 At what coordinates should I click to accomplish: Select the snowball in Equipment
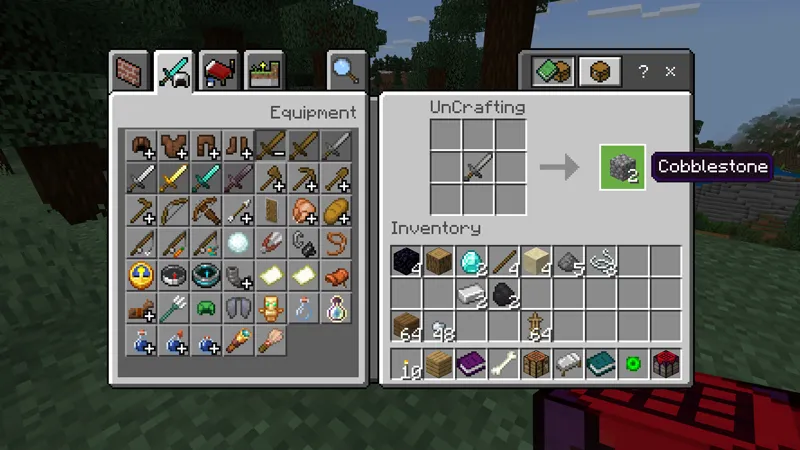[x=238, y=243]
